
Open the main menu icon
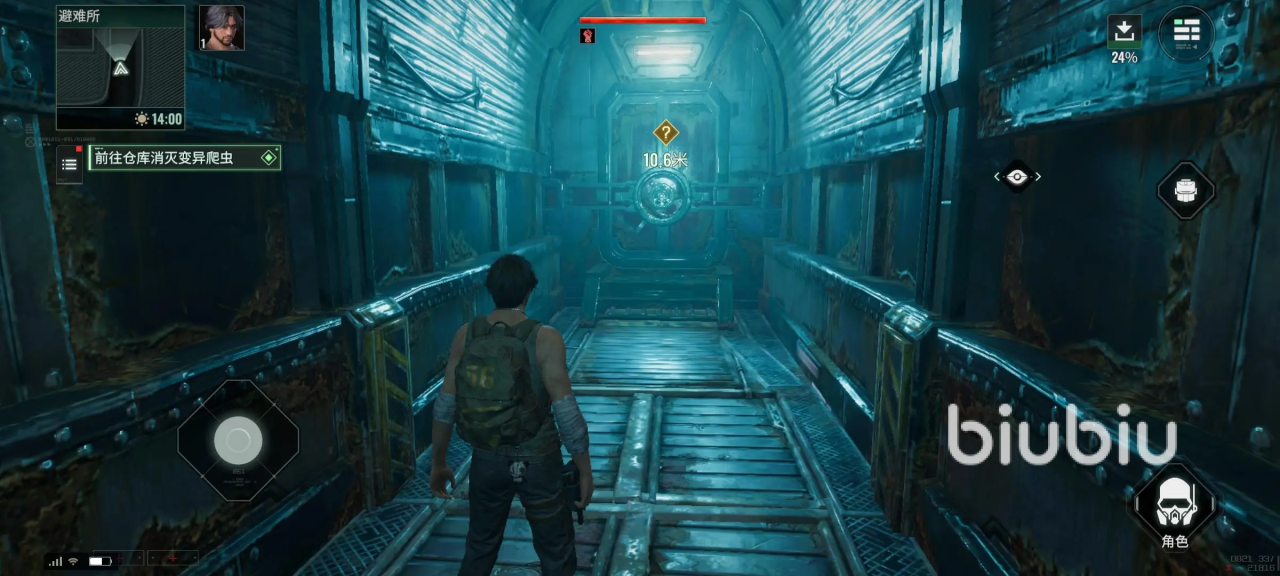(1186, 33)
